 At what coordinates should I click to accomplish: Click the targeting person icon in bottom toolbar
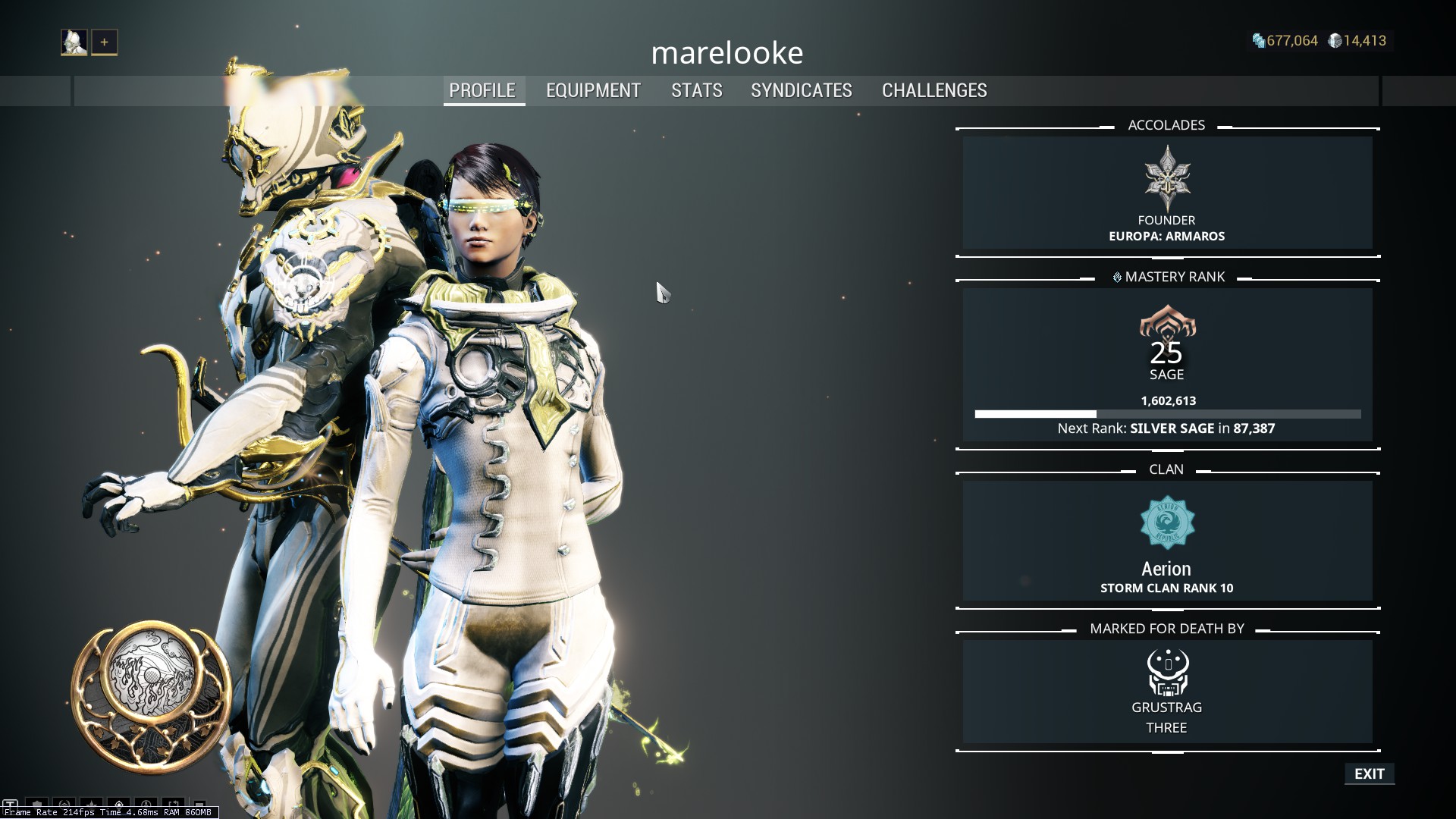120,804
